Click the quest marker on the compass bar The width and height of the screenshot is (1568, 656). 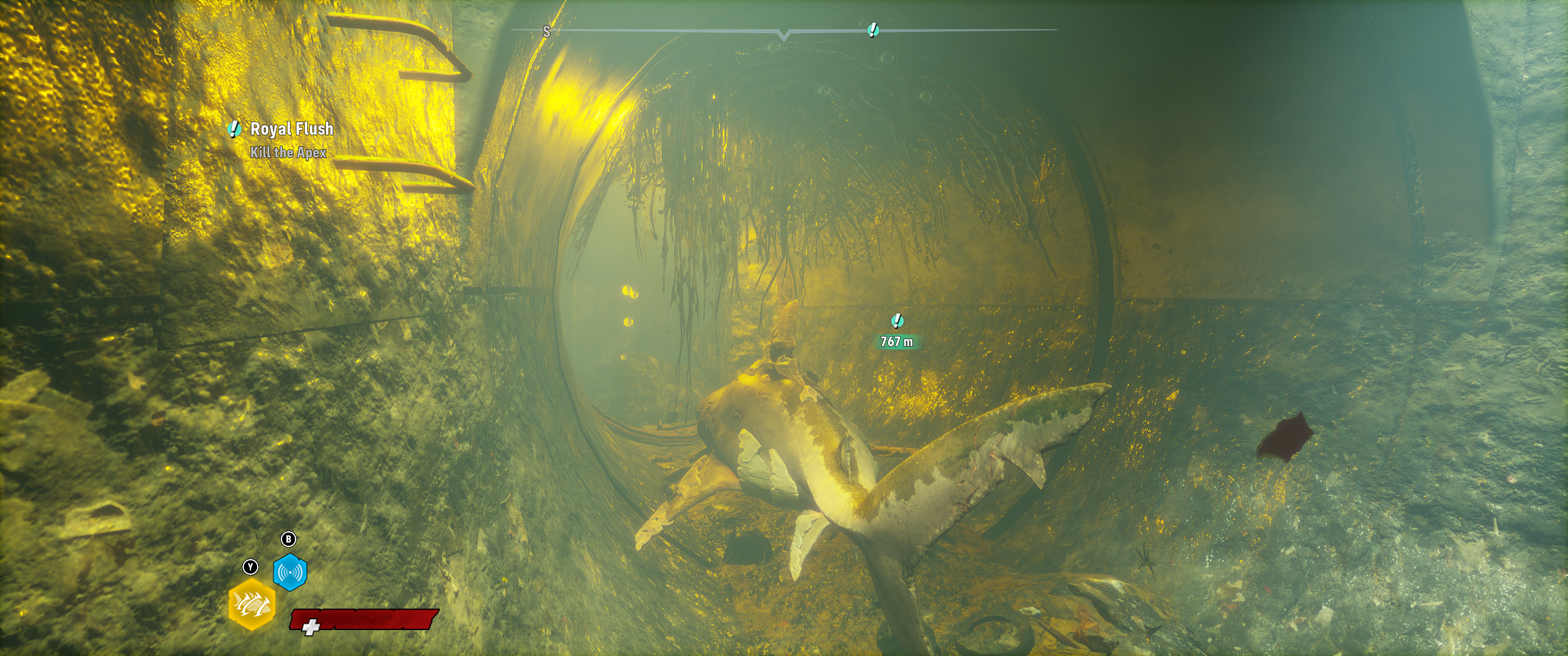(x=873, y=30)
